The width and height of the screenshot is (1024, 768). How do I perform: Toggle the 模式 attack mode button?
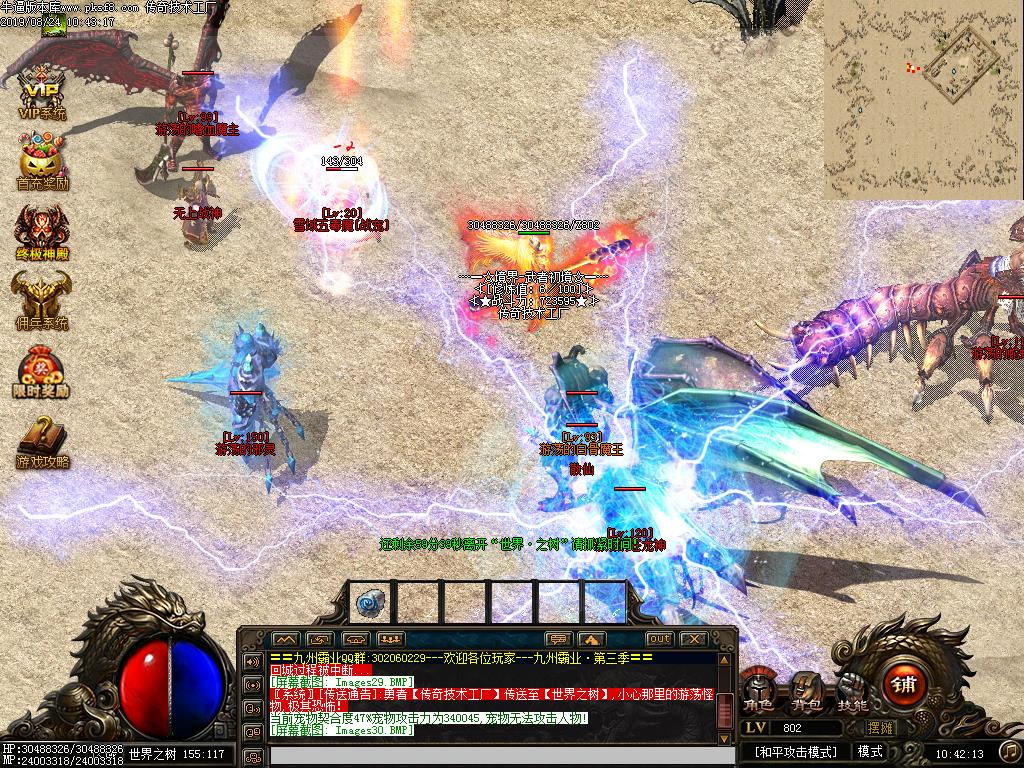(x=870, y=751)
